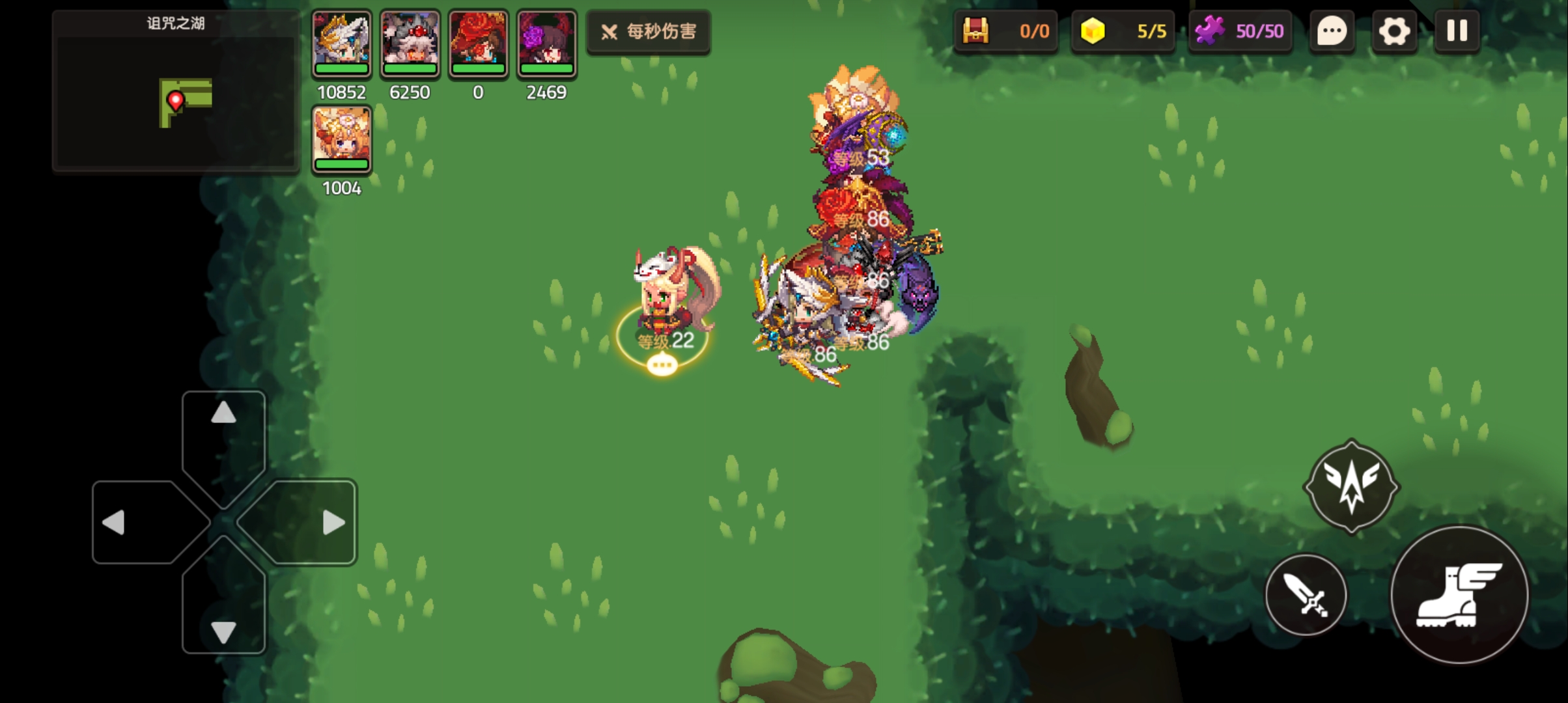Image resolution: width=1568 pixels, height=703 pixels.
Task: Select the red rose hero portrait
Action: 479,43
